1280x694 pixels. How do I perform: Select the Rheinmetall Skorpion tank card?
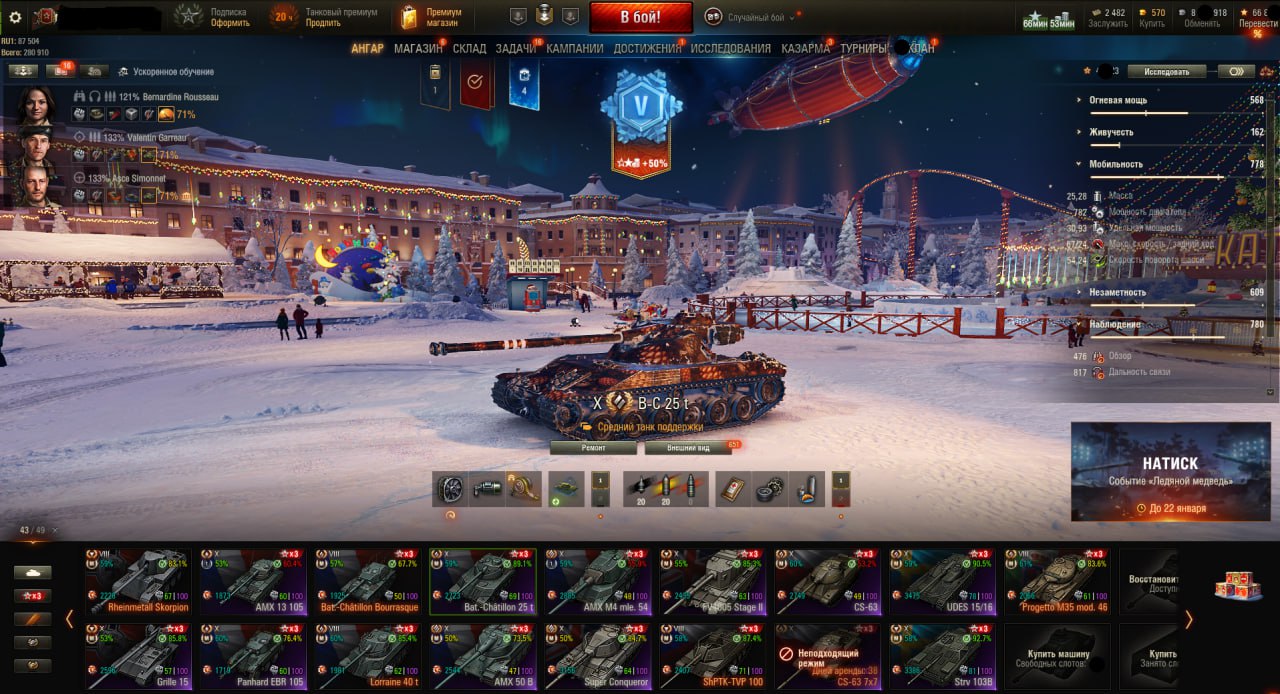138,581
